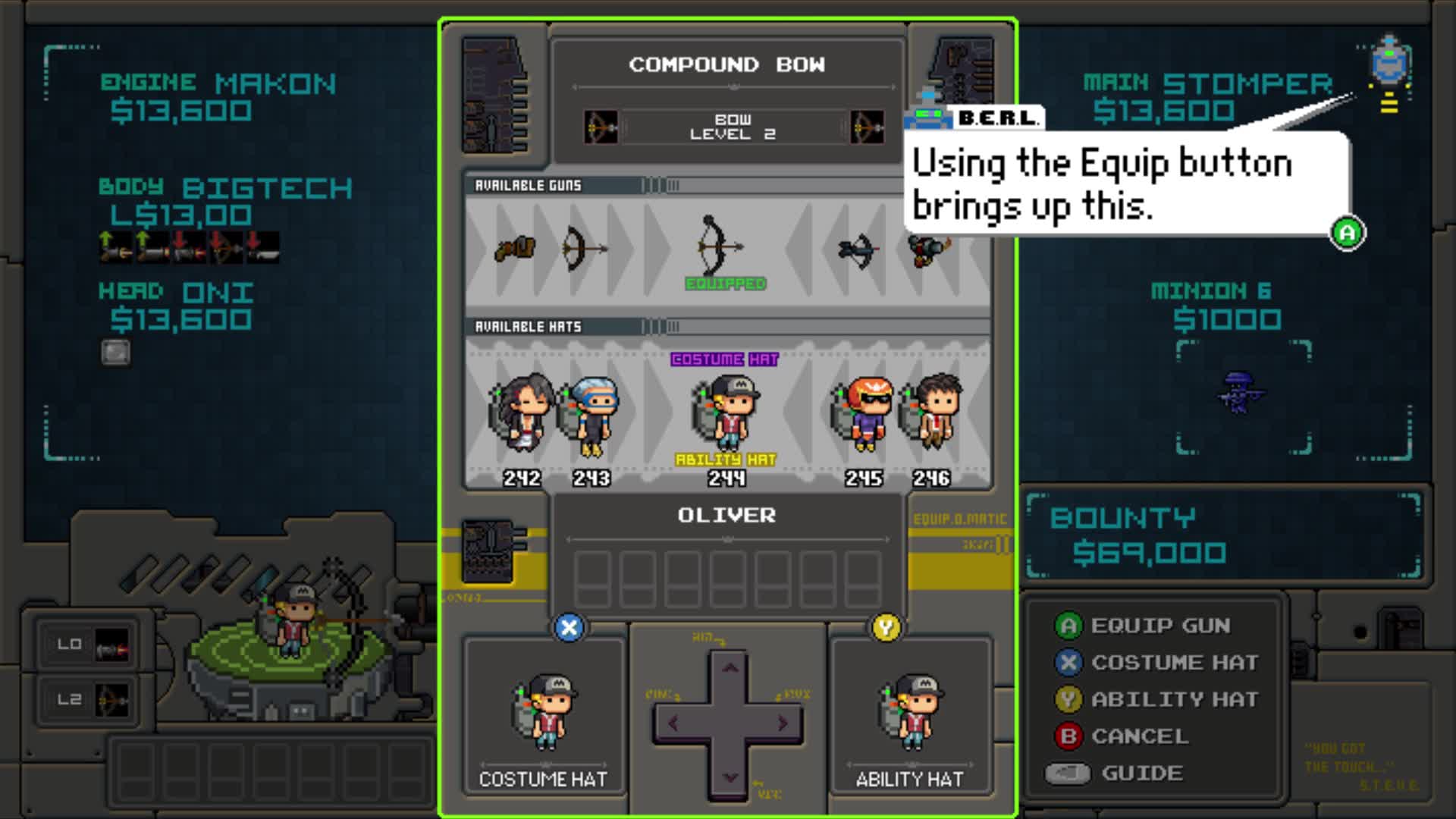The image size is (1456, 819).
Task: Choose hat number 242
Action: (522, 413)
